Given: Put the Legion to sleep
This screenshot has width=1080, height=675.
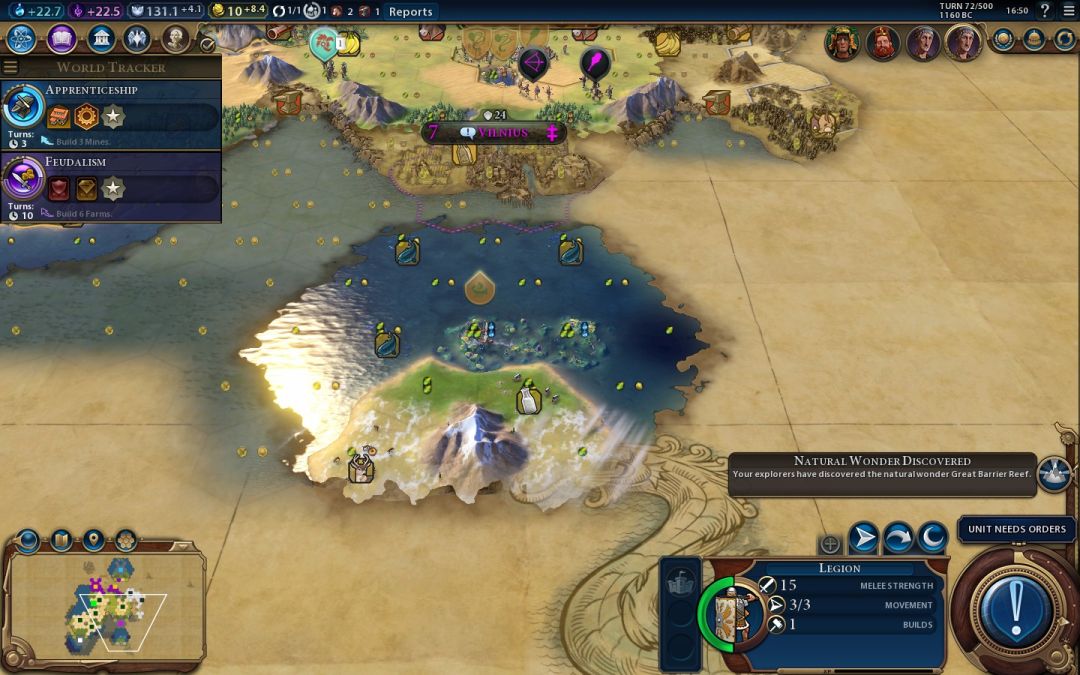Looking at the screenshot, I should 932,539.
